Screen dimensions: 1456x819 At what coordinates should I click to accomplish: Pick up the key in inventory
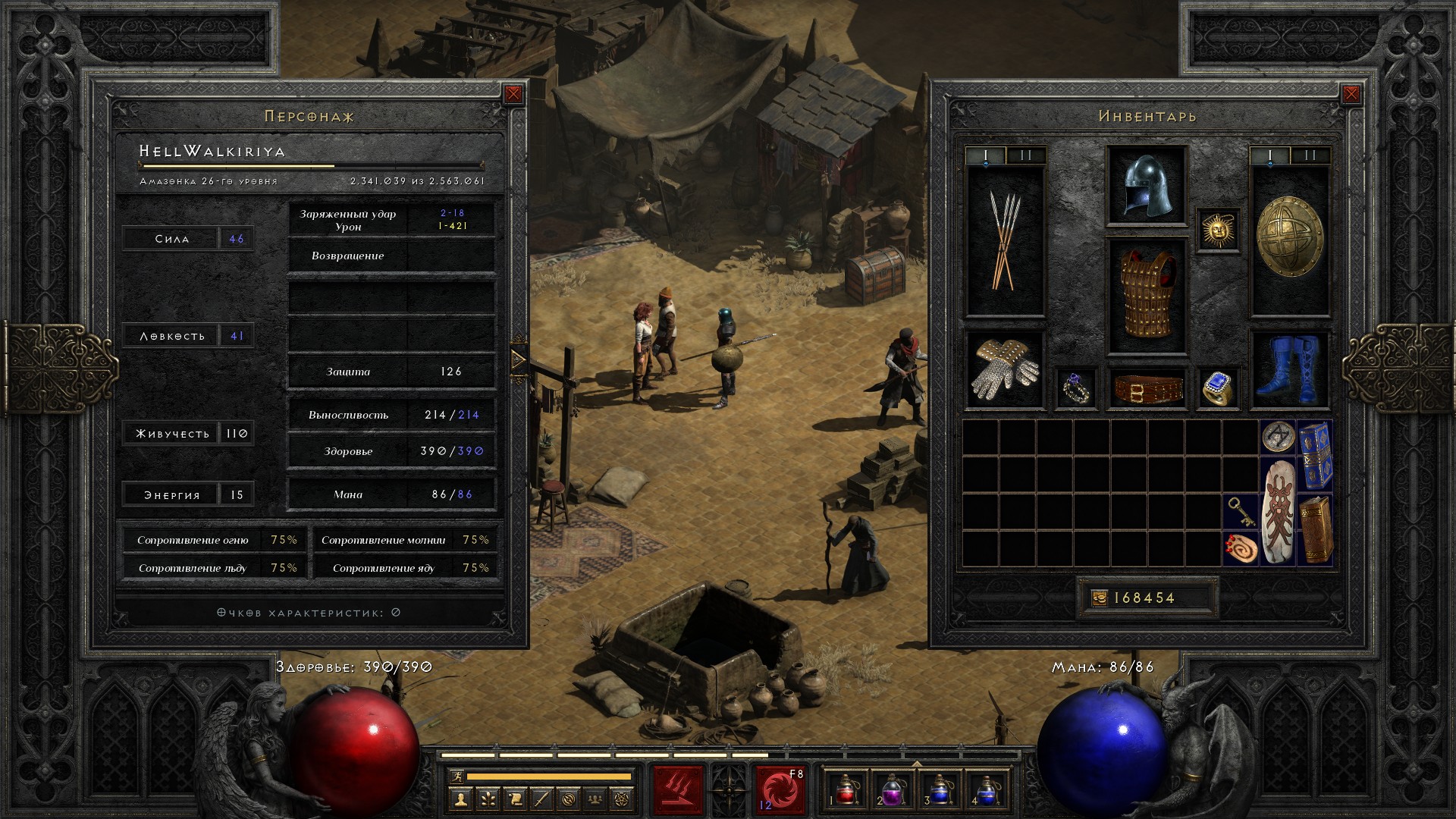point(1241,512)
